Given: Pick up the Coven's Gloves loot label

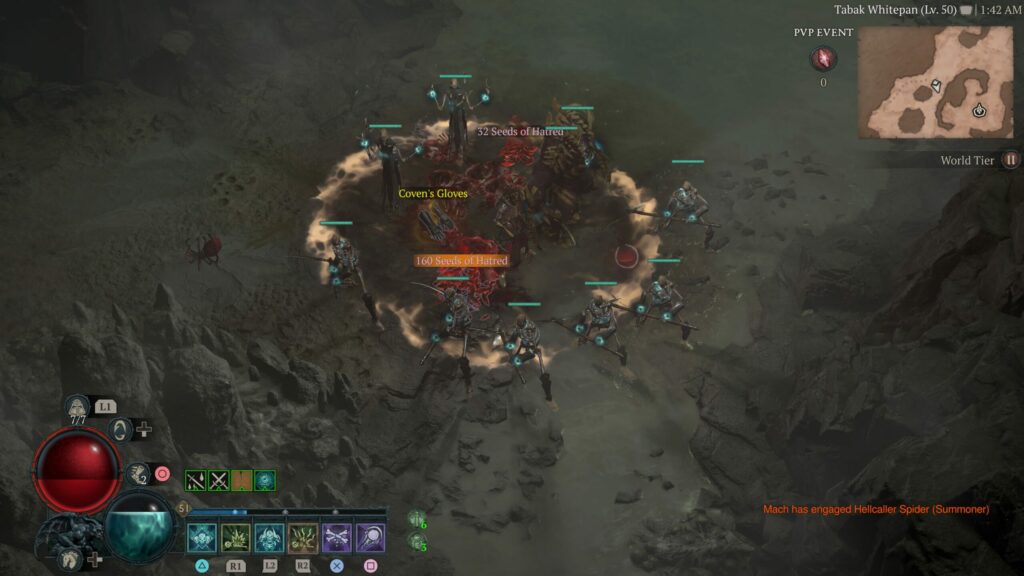Looking at the screenshot, I should (x=433, y=194).
